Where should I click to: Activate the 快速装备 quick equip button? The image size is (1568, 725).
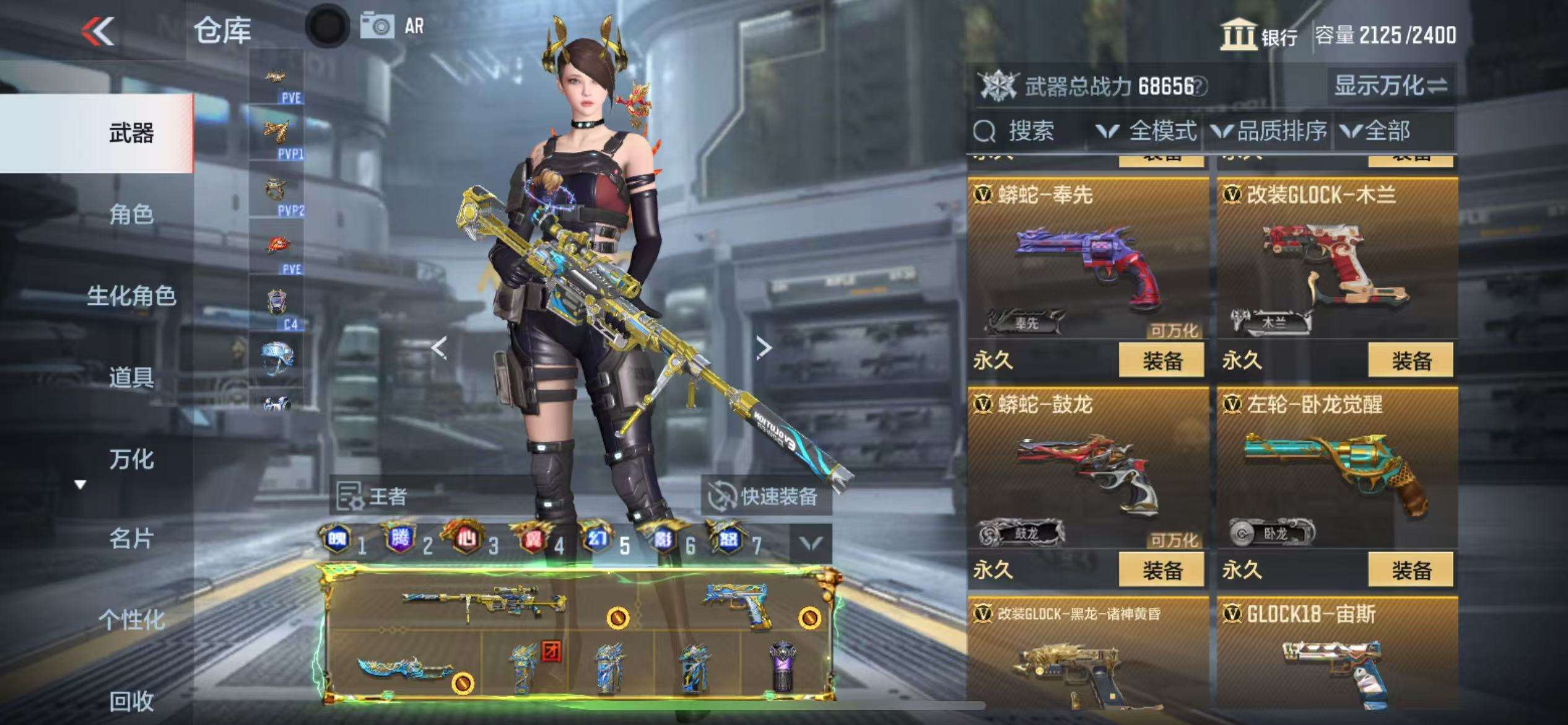[765, 496]
